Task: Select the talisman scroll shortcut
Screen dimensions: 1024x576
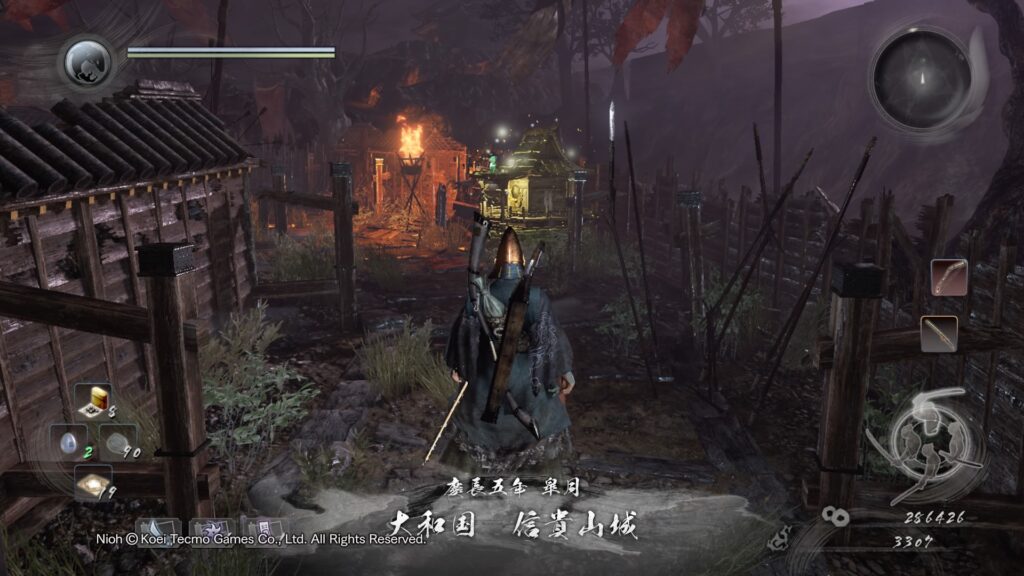Action: click(262, 529)
